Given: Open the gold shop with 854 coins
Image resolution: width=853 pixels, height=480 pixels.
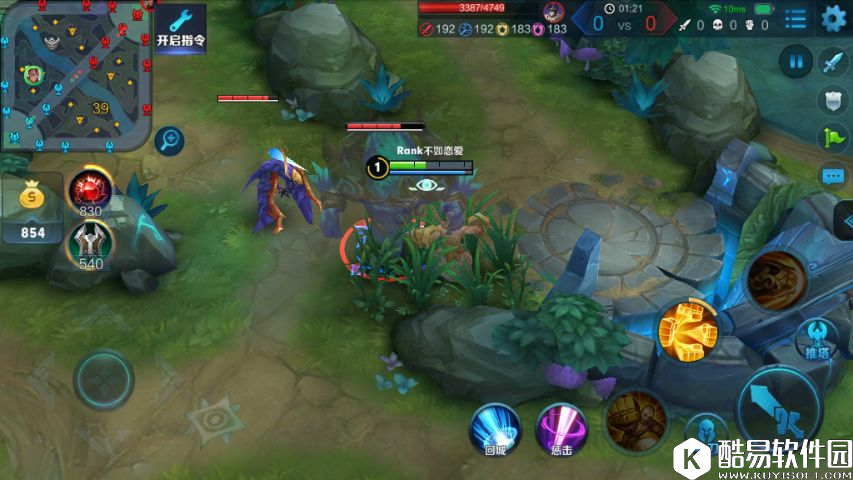Looking at the screenshot, I should click(33, 210).
